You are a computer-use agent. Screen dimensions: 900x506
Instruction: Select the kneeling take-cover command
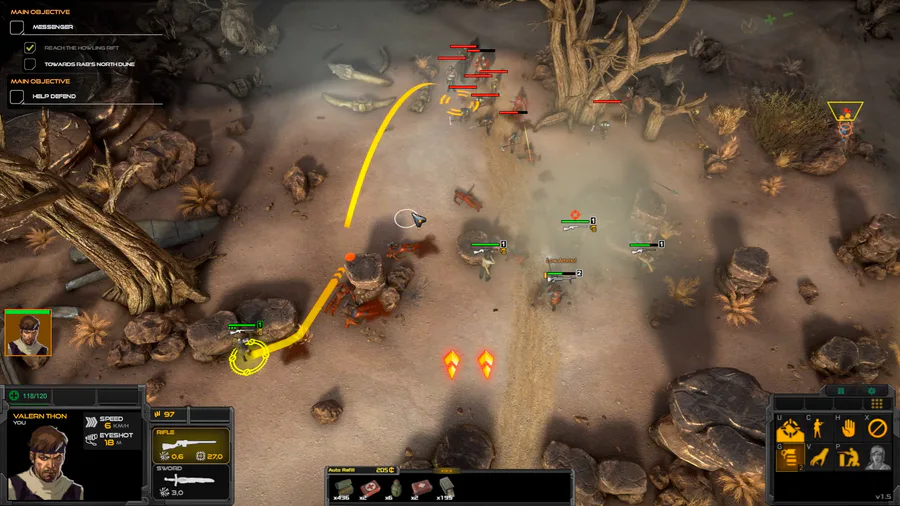tap(849, 458)
